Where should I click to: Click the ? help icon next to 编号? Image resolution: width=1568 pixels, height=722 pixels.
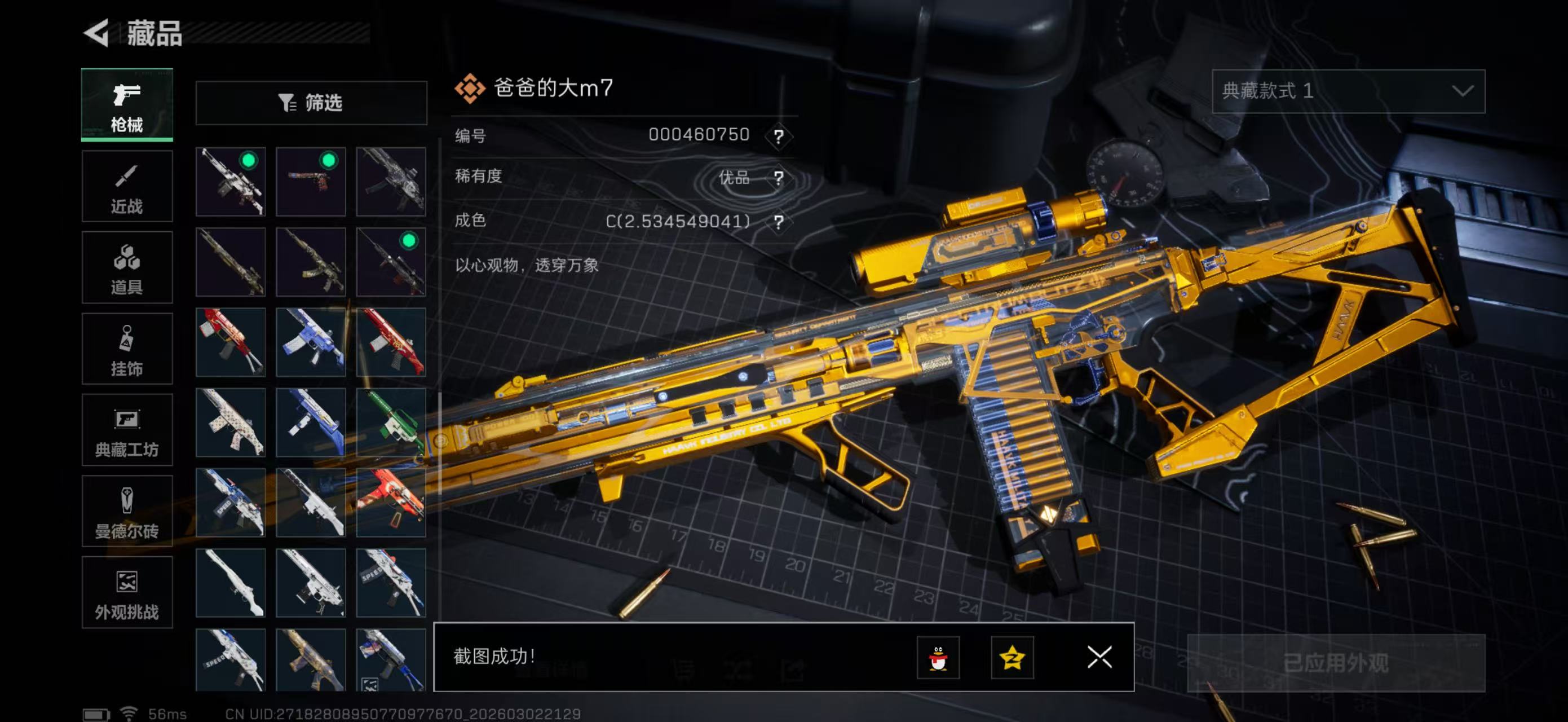tap(778, 135)
